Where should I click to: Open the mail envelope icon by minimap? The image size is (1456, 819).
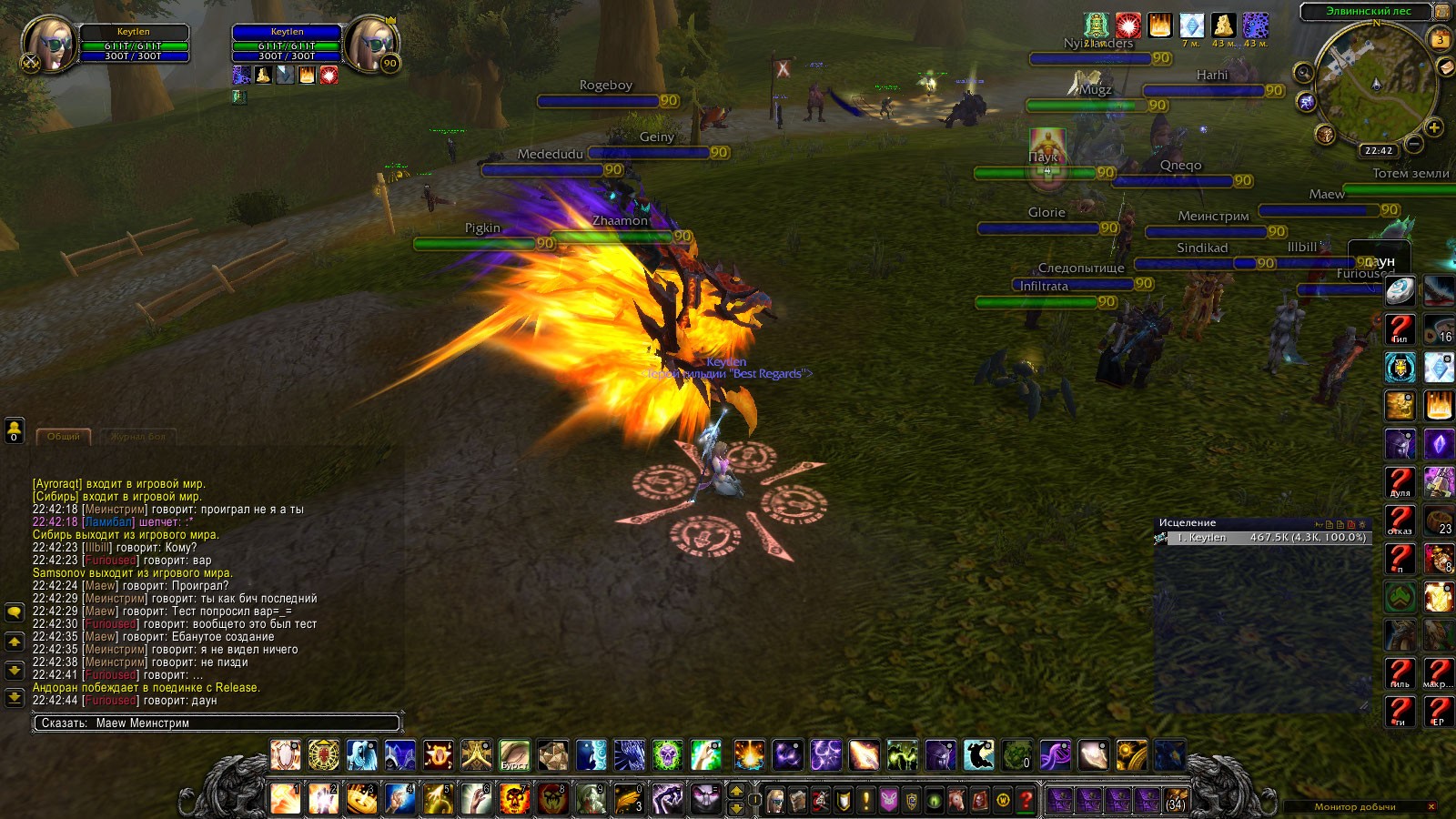click(1446, 67)
